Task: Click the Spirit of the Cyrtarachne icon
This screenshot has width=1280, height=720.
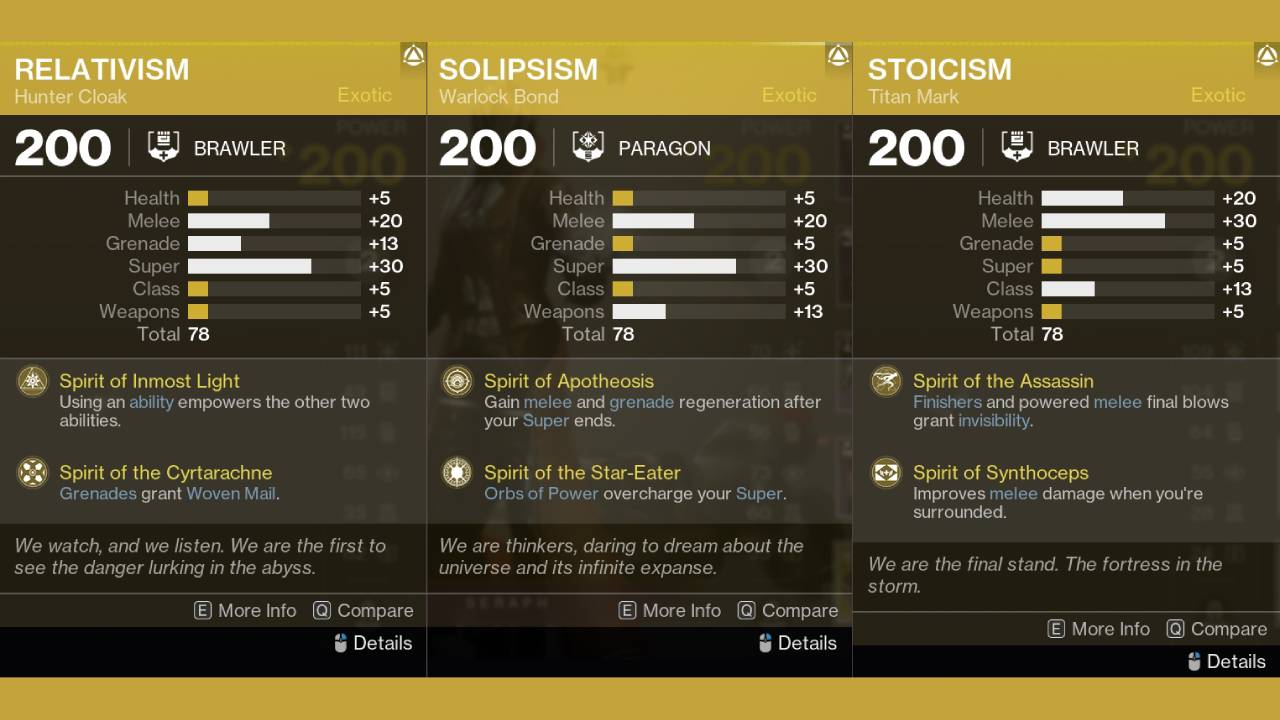Action: [x=32, y=474]
